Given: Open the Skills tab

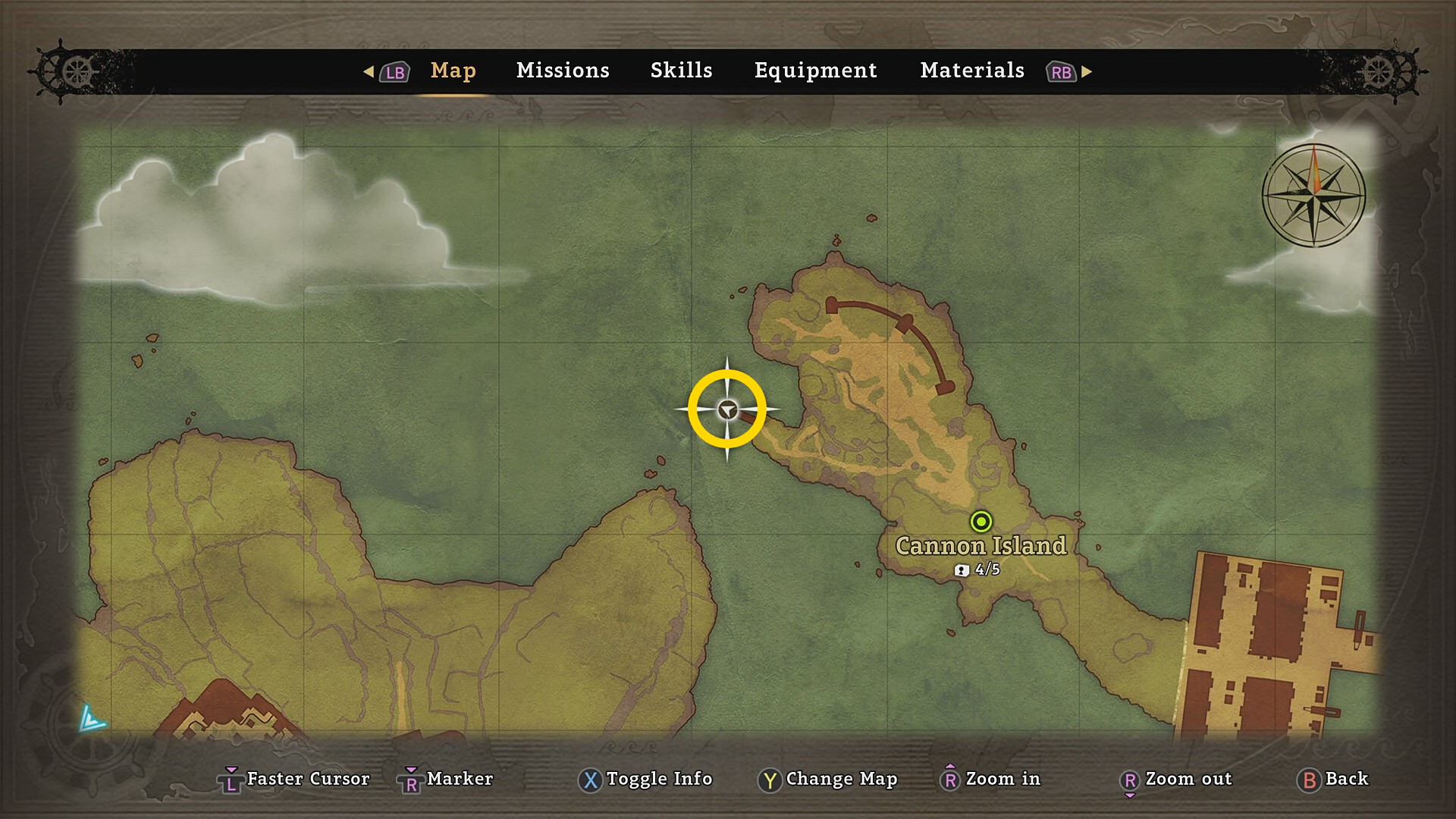Looking at the screenshot, I should point(681,71).
